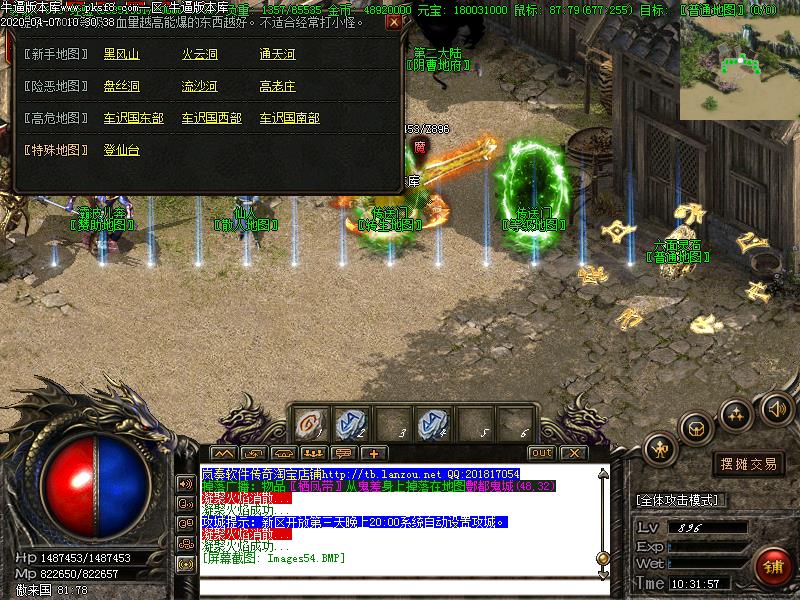Image resolution: width=800 pixels, height=600 pixels.
Task: Click the chat window's out button
Action: point(541,453)
